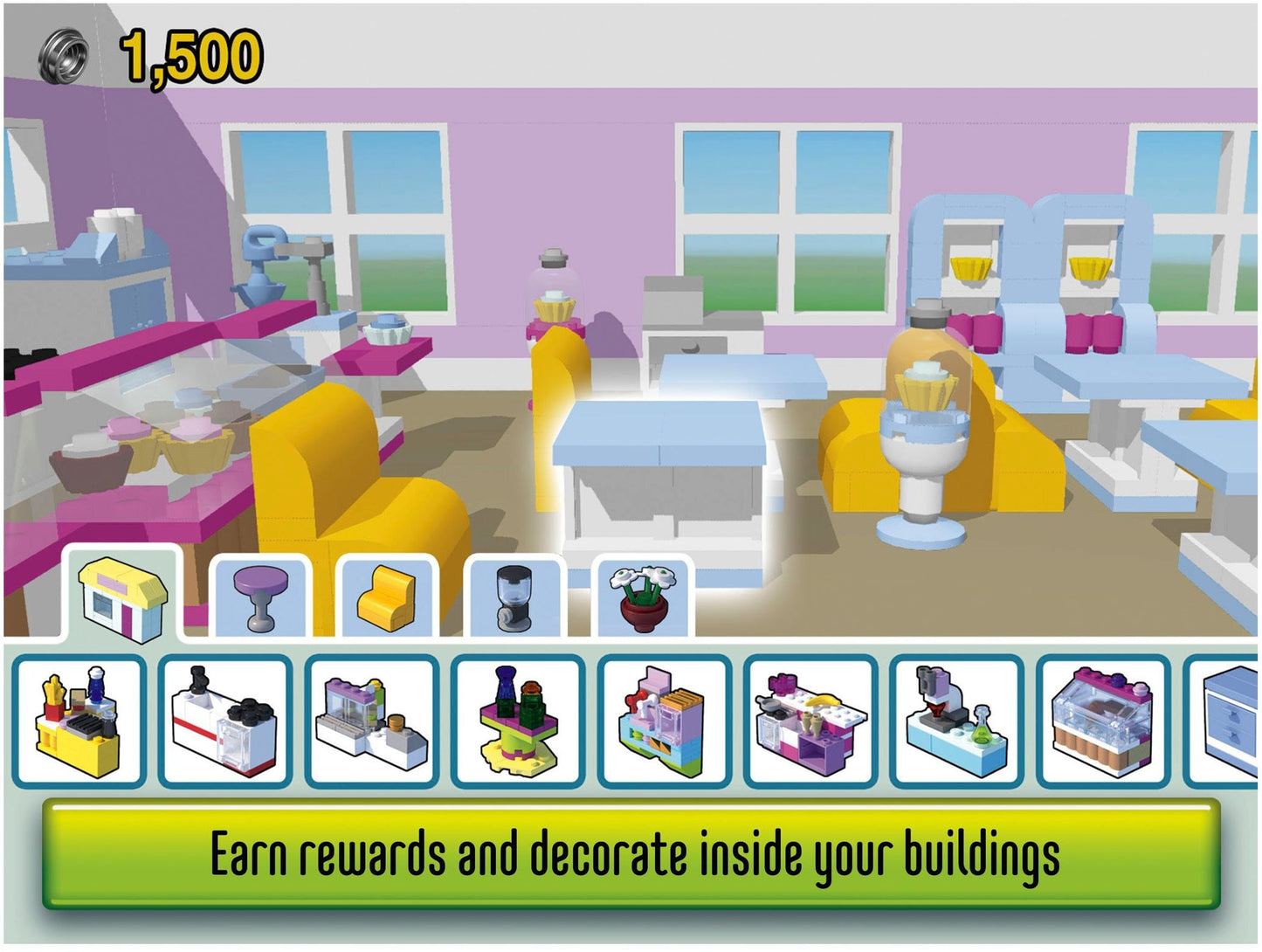Viewport: 1262px width, 952px height.
Task: Click the silver coin currency icon
Action: coord(63,52)
